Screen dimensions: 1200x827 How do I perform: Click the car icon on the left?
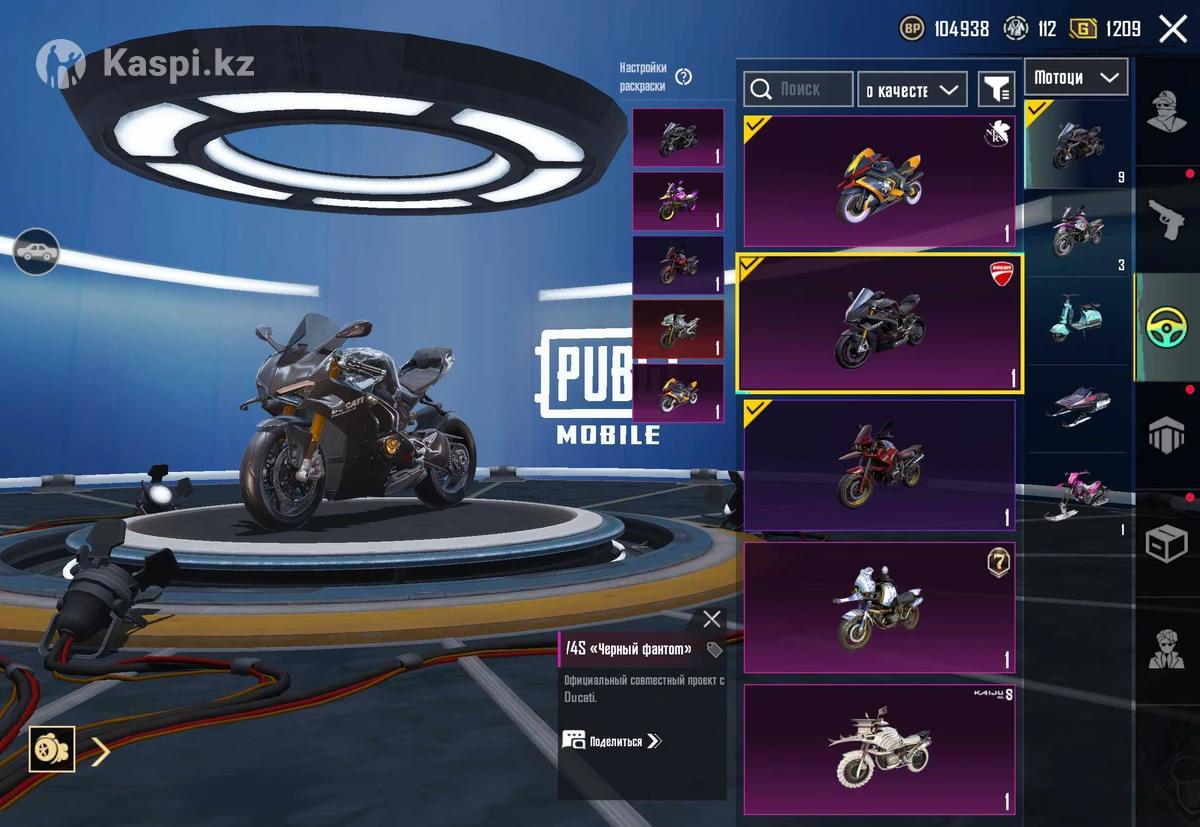pos(36,252)
